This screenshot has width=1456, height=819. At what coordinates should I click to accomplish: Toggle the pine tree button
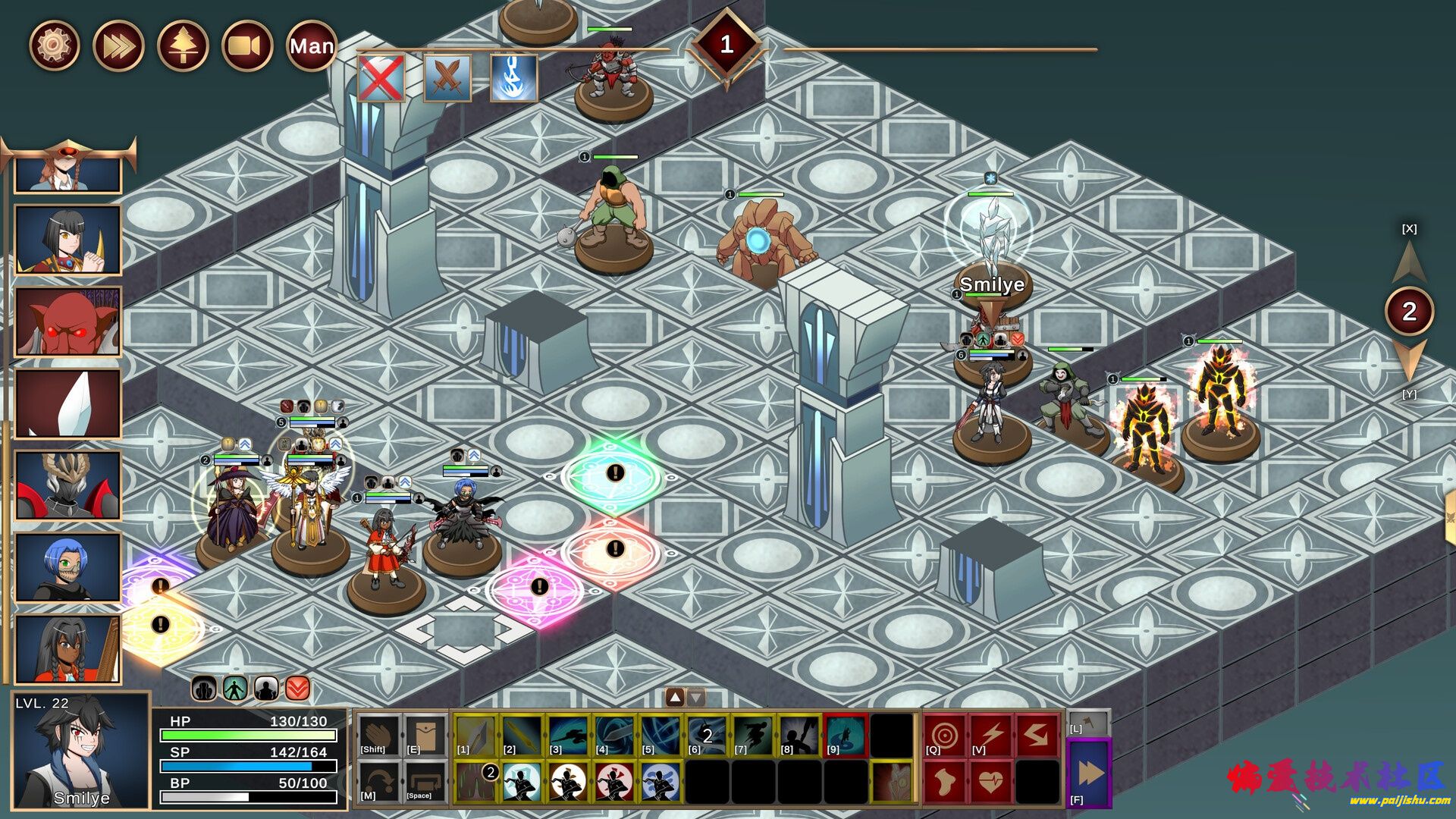[183, 45]
